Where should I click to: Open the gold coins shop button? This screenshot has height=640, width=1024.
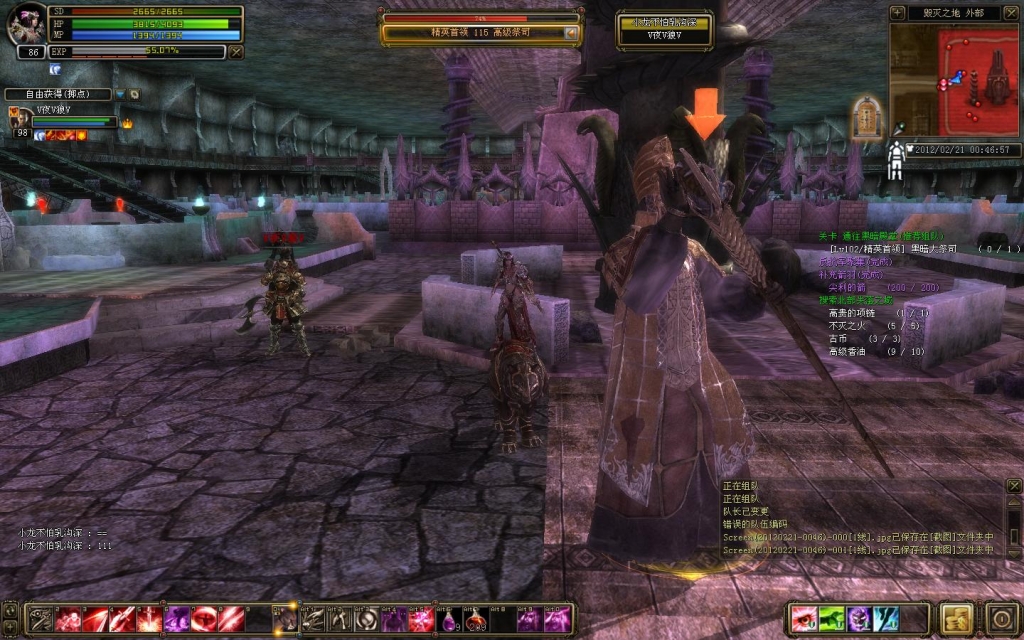pos(957,617)
